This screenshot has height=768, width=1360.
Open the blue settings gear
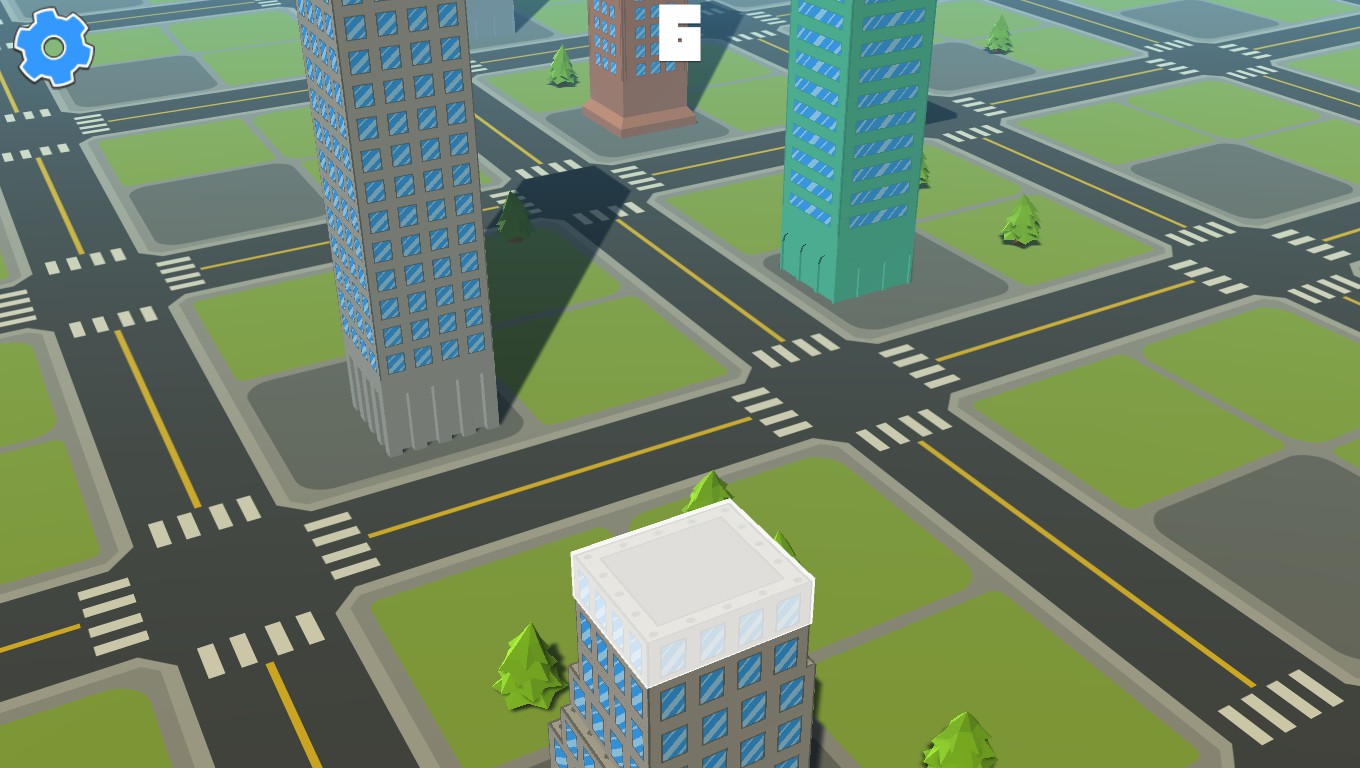(x=52, y=46)
